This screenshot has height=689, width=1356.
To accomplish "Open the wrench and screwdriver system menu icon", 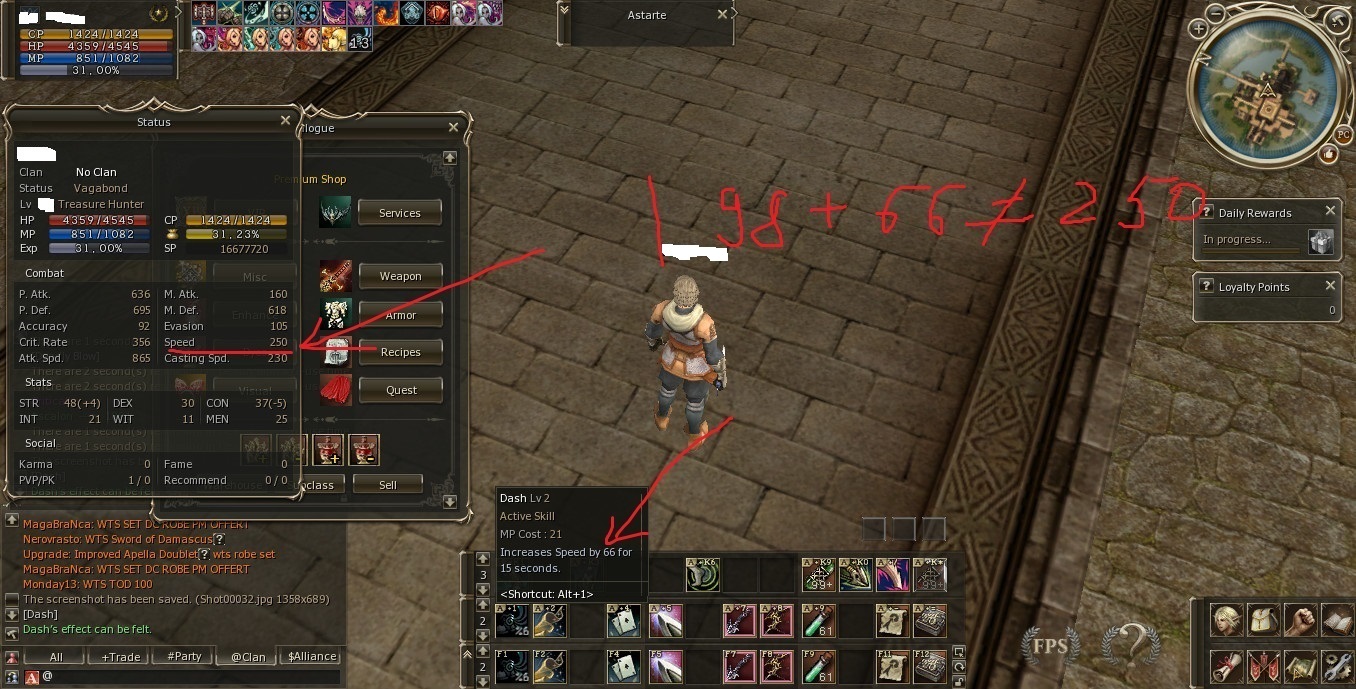I will coord(1336,664).
